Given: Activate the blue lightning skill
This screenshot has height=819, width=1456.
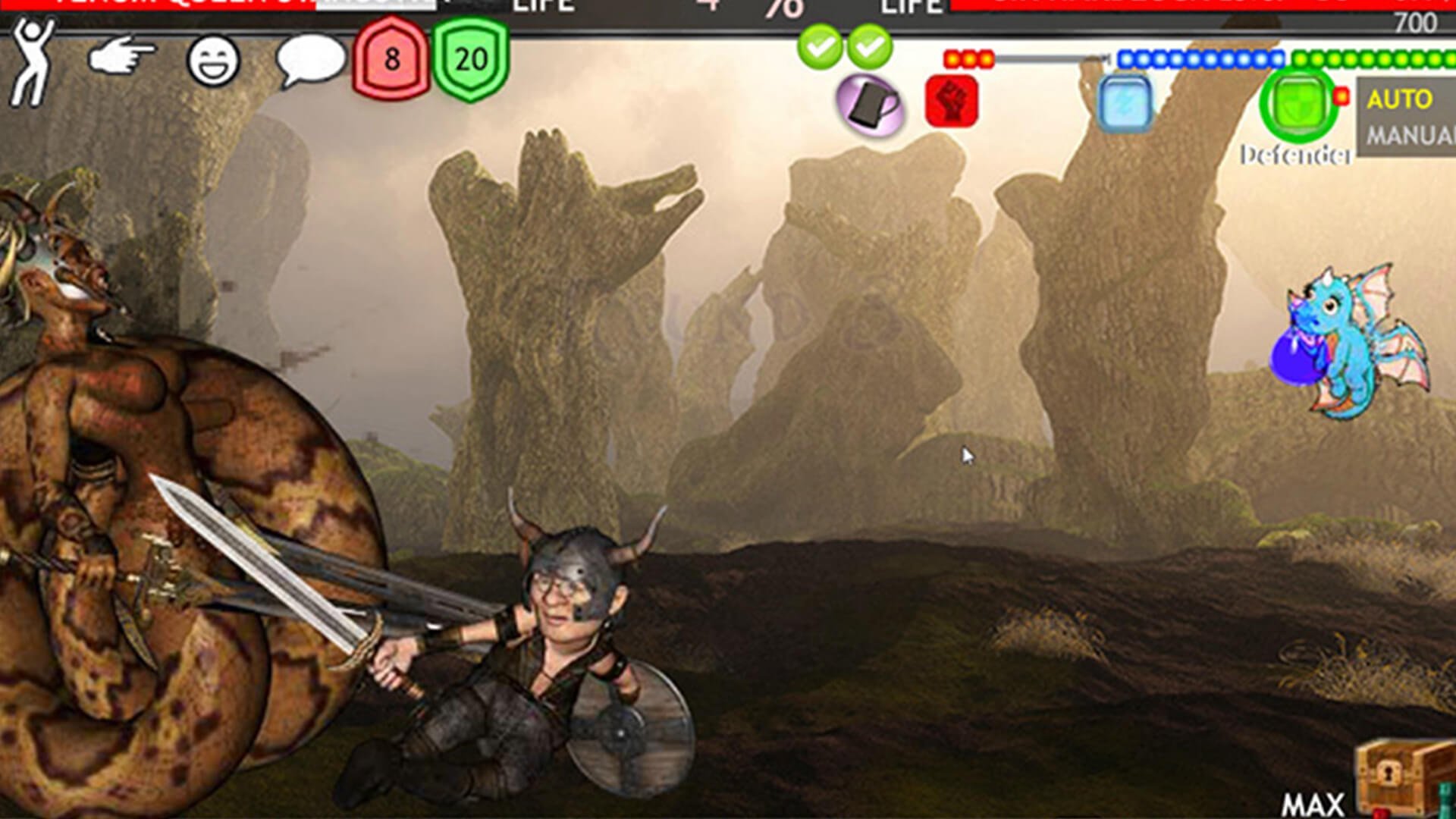Looking at the screenshot, I should [x=1125, y=104].
